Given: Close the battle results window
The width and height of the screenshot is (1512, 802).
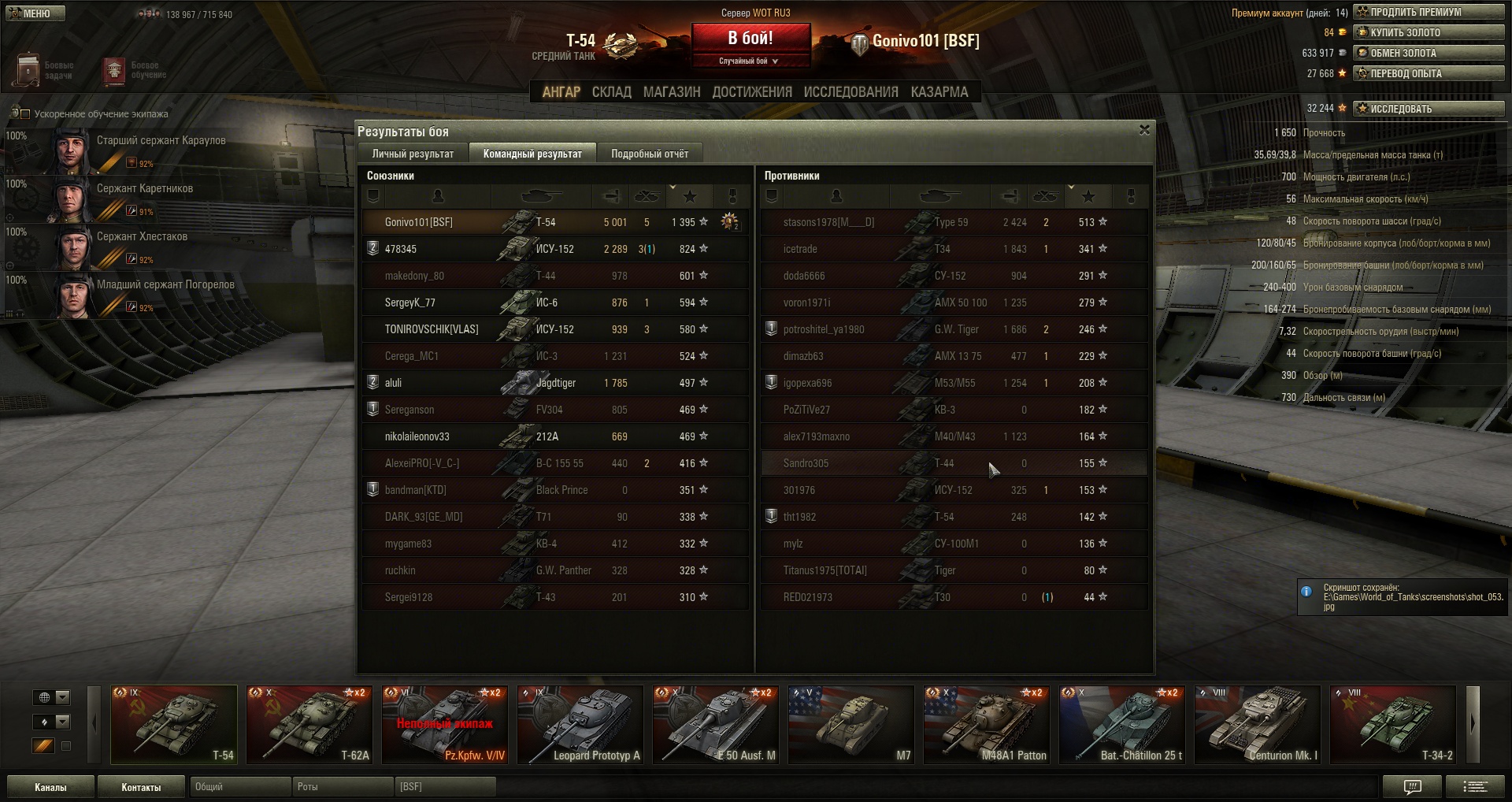Looking at the screenshot, I should 1144,130.
